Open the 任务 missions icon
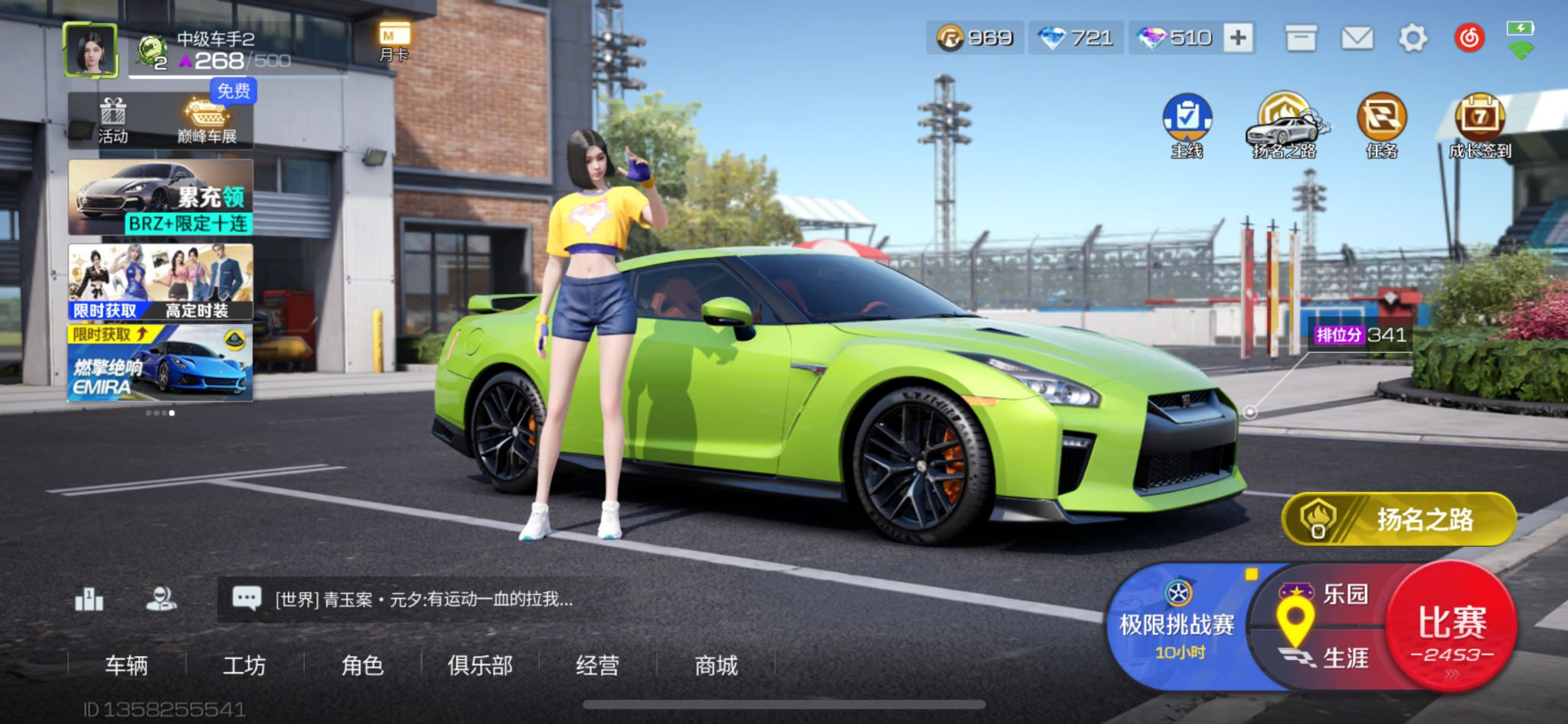Viewport: 1568px width, 724px height. (1382, 126)
